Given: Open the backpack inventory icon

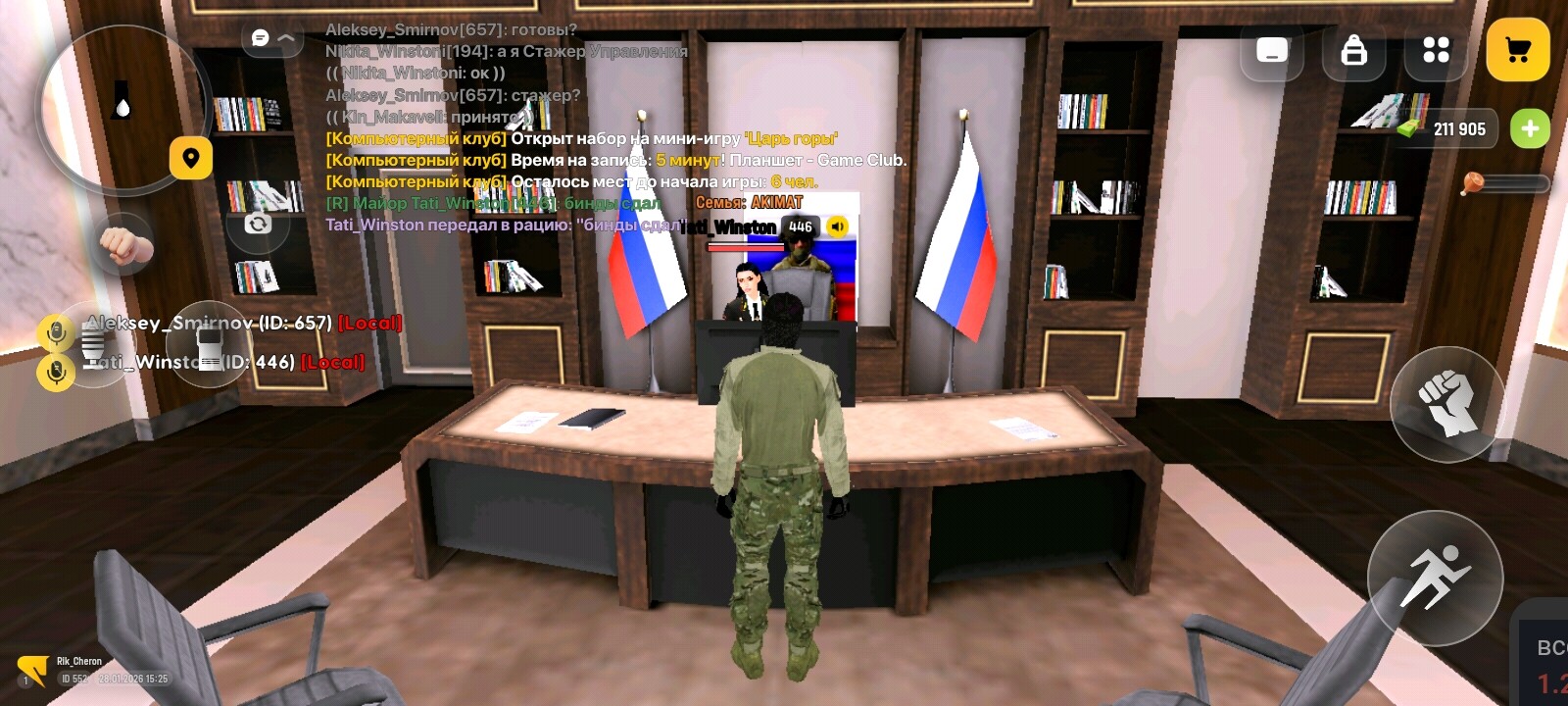Looking at the screenshot, I should point(1353,49).
